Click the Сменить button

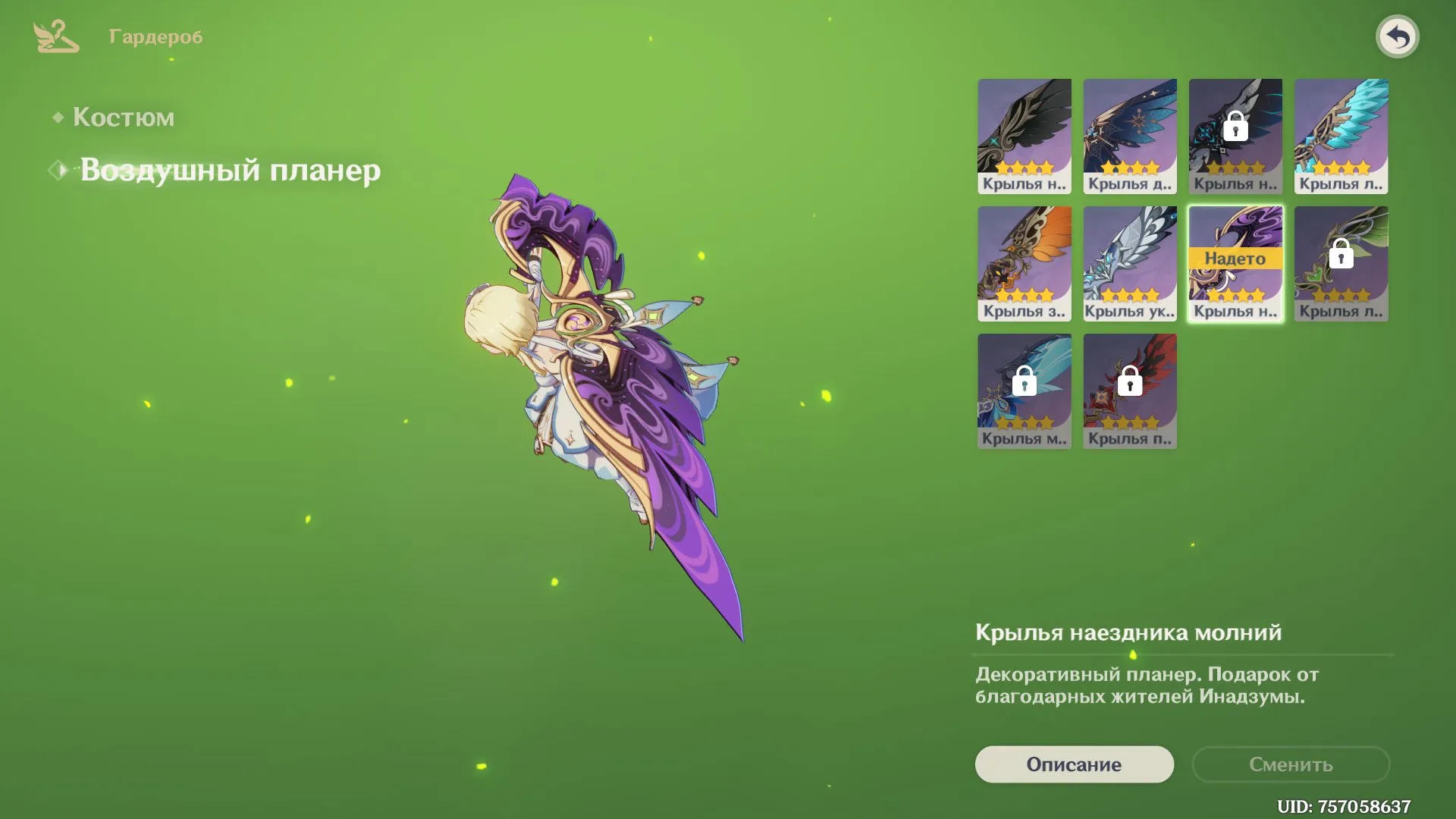tap(1291, 764)
